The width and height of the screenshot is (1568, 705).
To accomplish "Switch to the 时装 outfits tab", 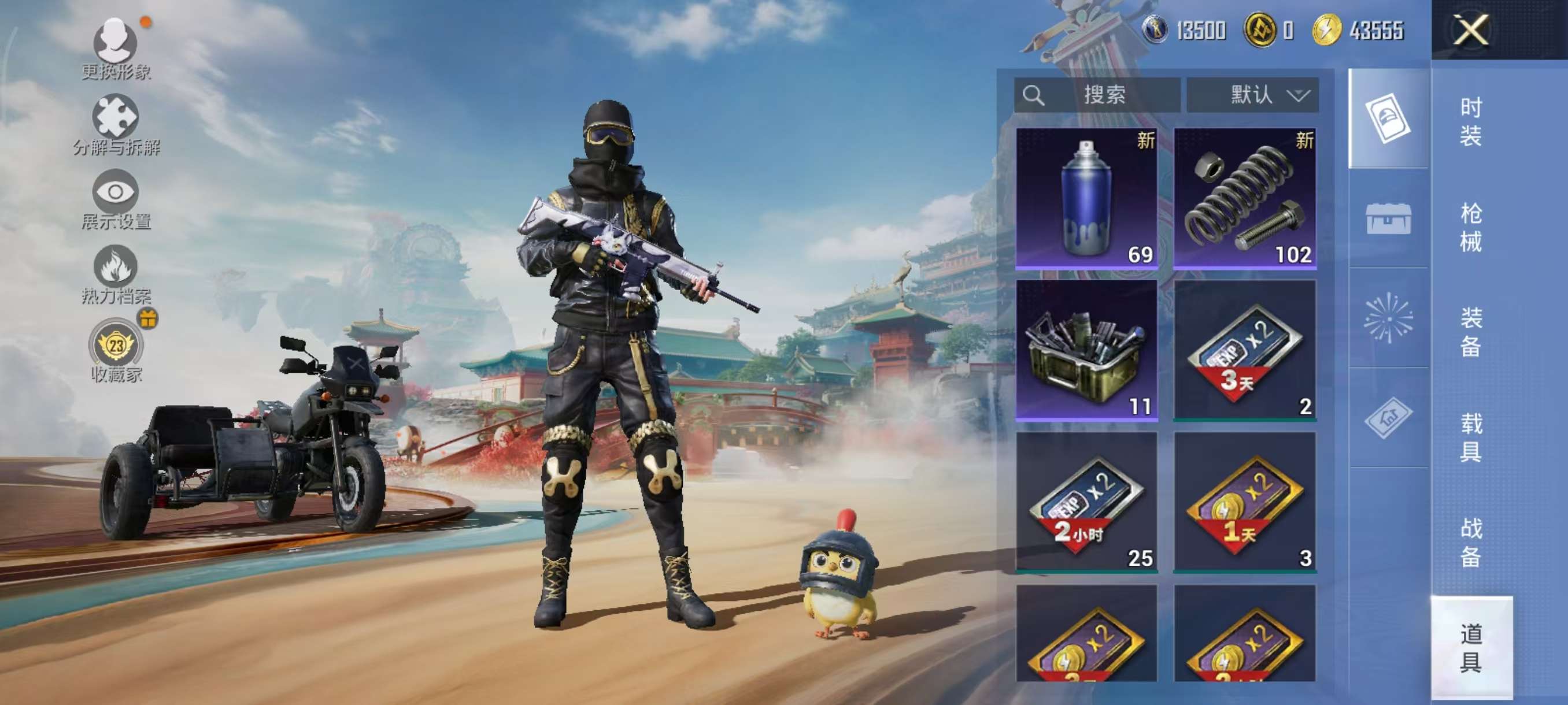I will 1471,122.
